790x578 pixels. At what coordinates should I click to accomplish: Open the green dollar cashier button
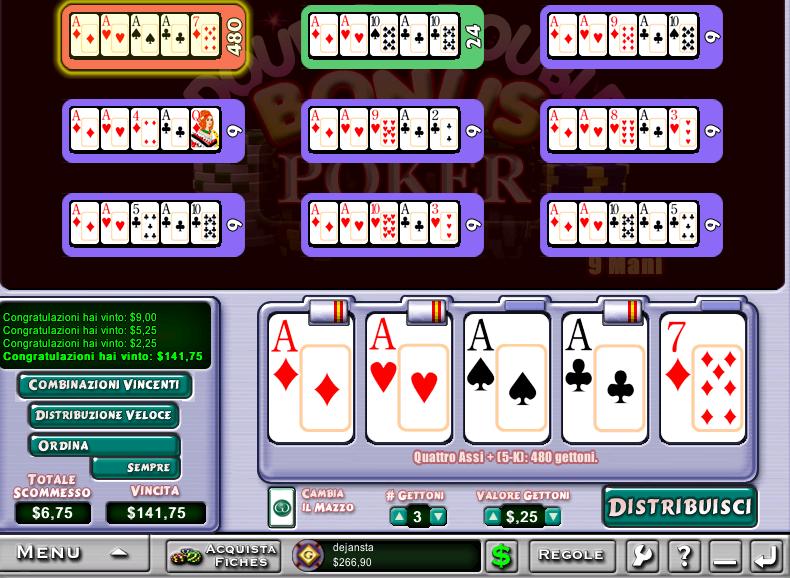click(x=502, y=555)
